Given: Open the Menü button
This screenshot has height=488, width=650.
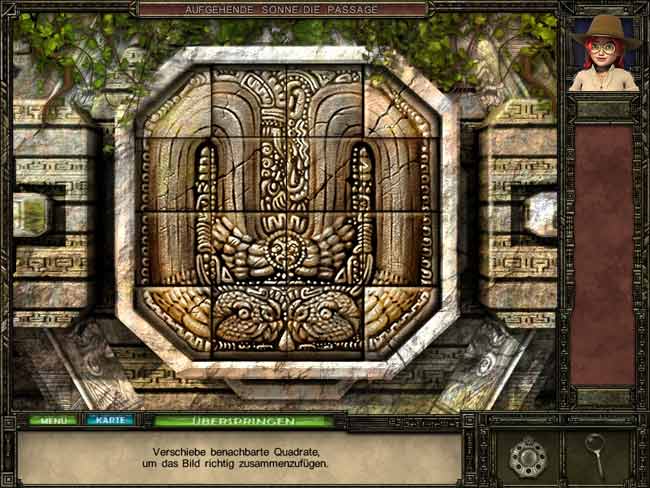Looking at the screenshot, I should pyautogui.click(x=52, y=420).
